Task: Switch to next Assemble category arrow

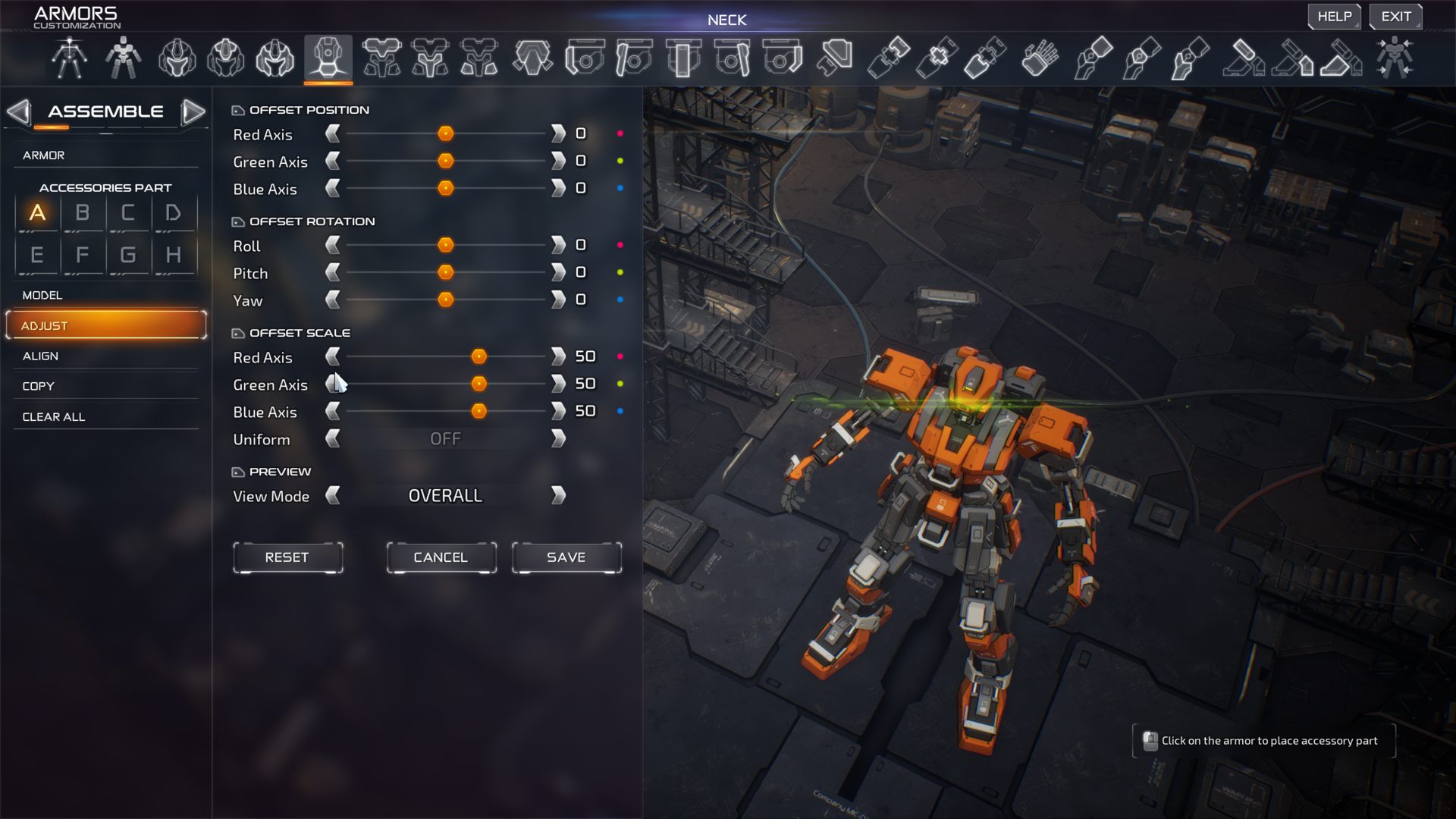Action: click(x=193, y=111)
